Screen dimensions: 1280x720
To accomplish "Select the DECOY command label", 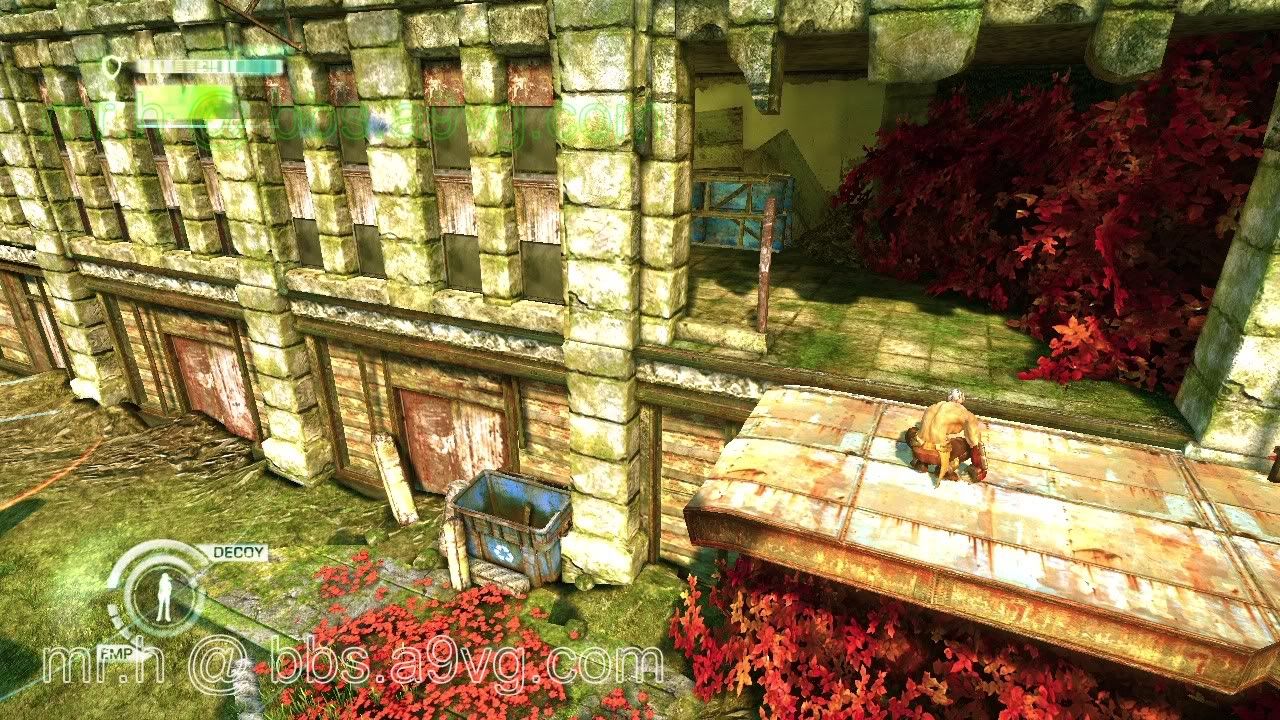I will (x=239, y=552).
